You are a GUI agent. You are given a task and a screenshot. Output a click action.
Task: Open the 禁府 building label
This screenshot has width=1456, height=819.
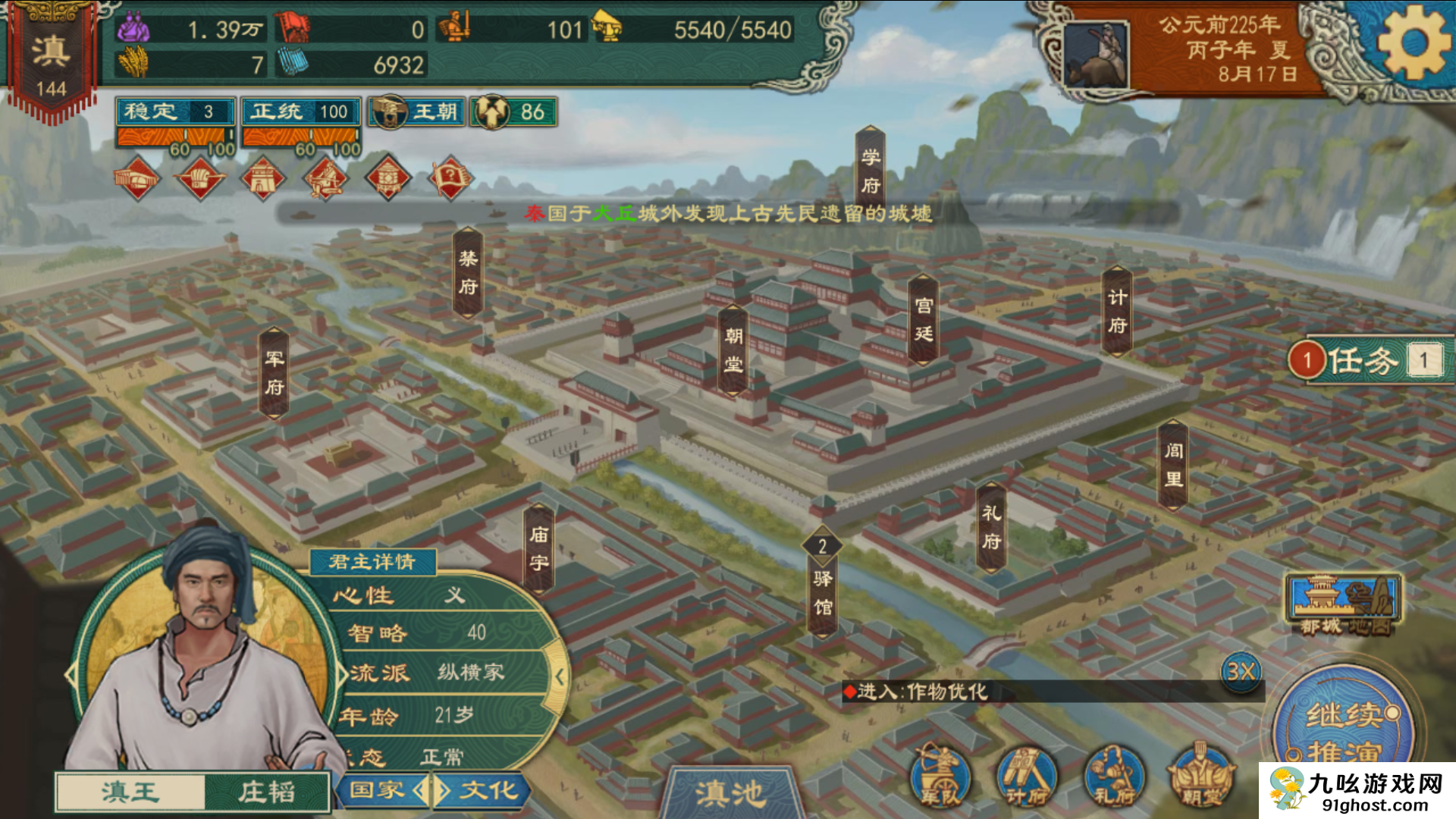pyautogui.click(x=468, y=272)
